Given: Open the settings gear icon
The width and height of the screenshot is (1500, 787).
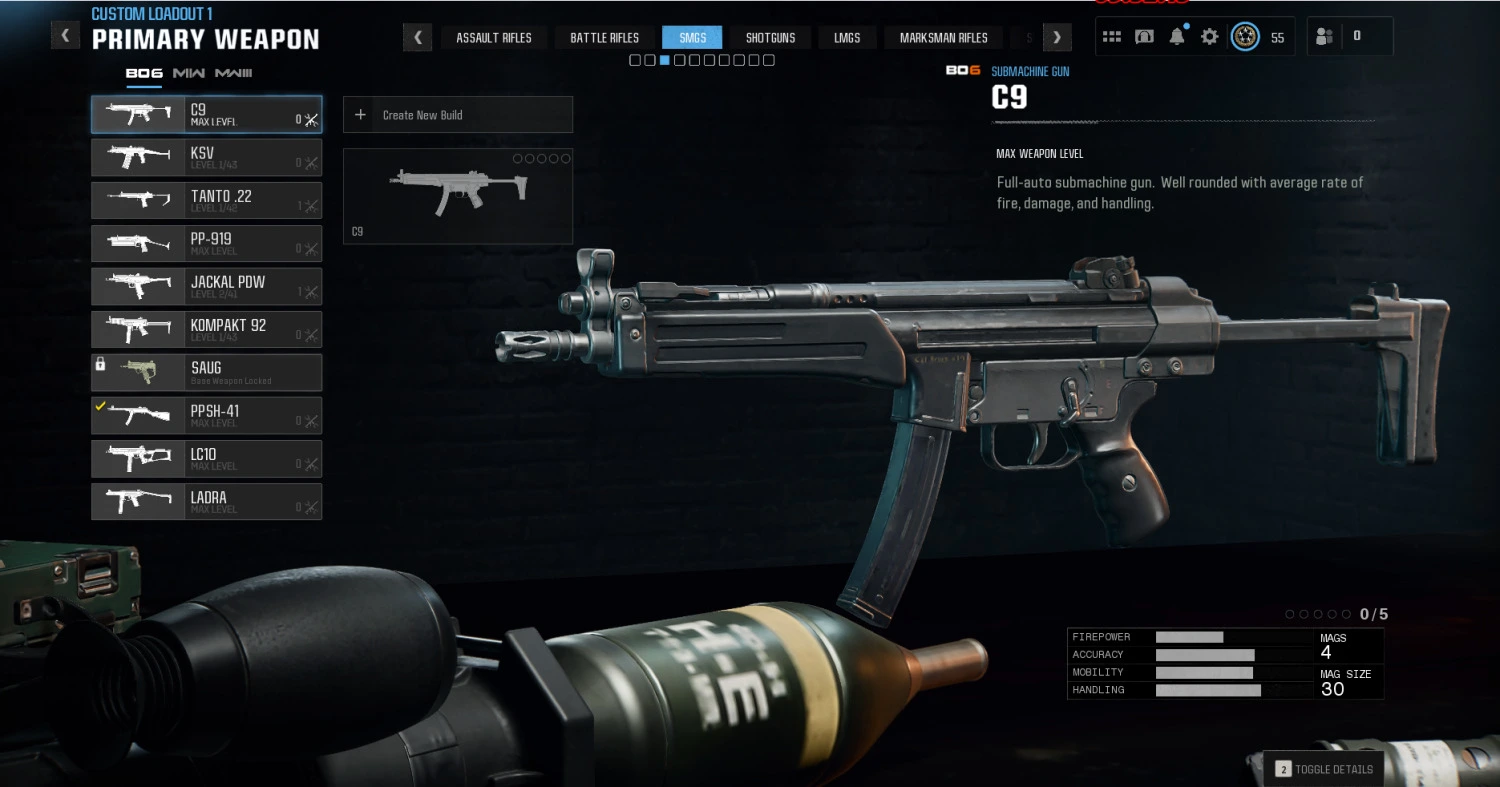Looking at the screenshot, I should click(1209, 37).
